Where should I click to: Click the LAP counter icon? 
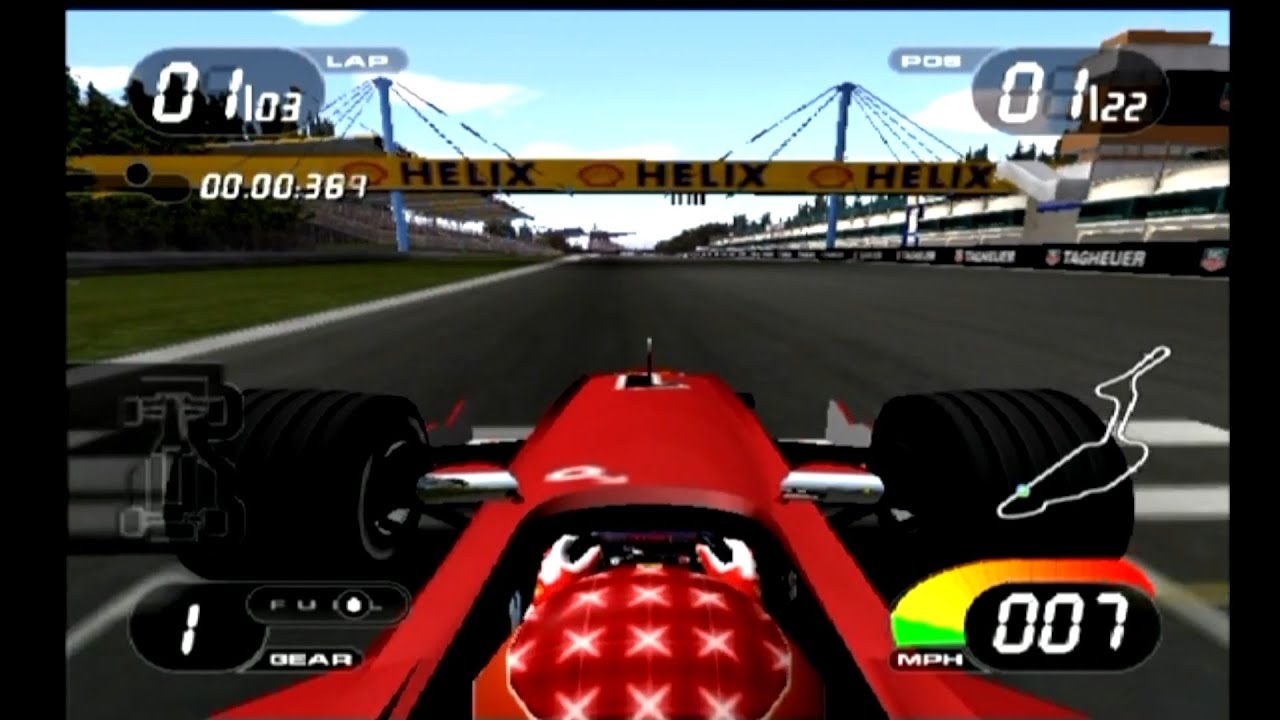click(x=349, y=62)
